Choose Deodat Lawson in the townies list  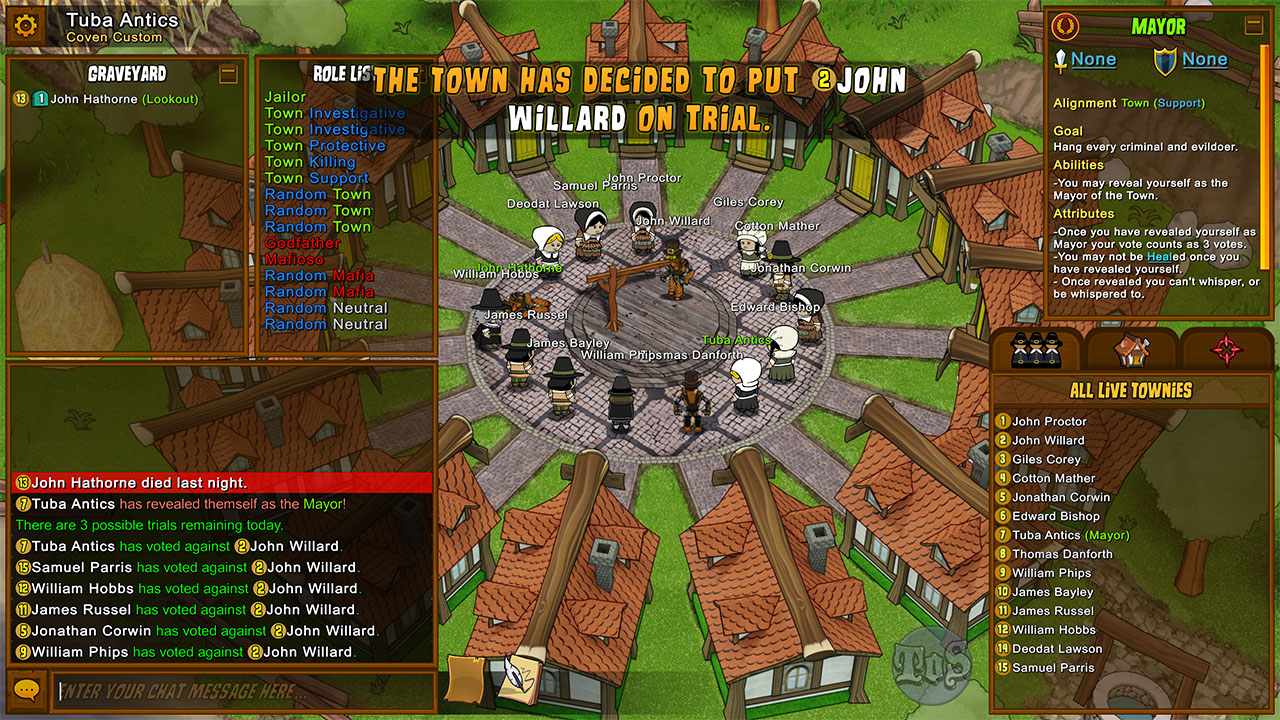click(1057, 649)
